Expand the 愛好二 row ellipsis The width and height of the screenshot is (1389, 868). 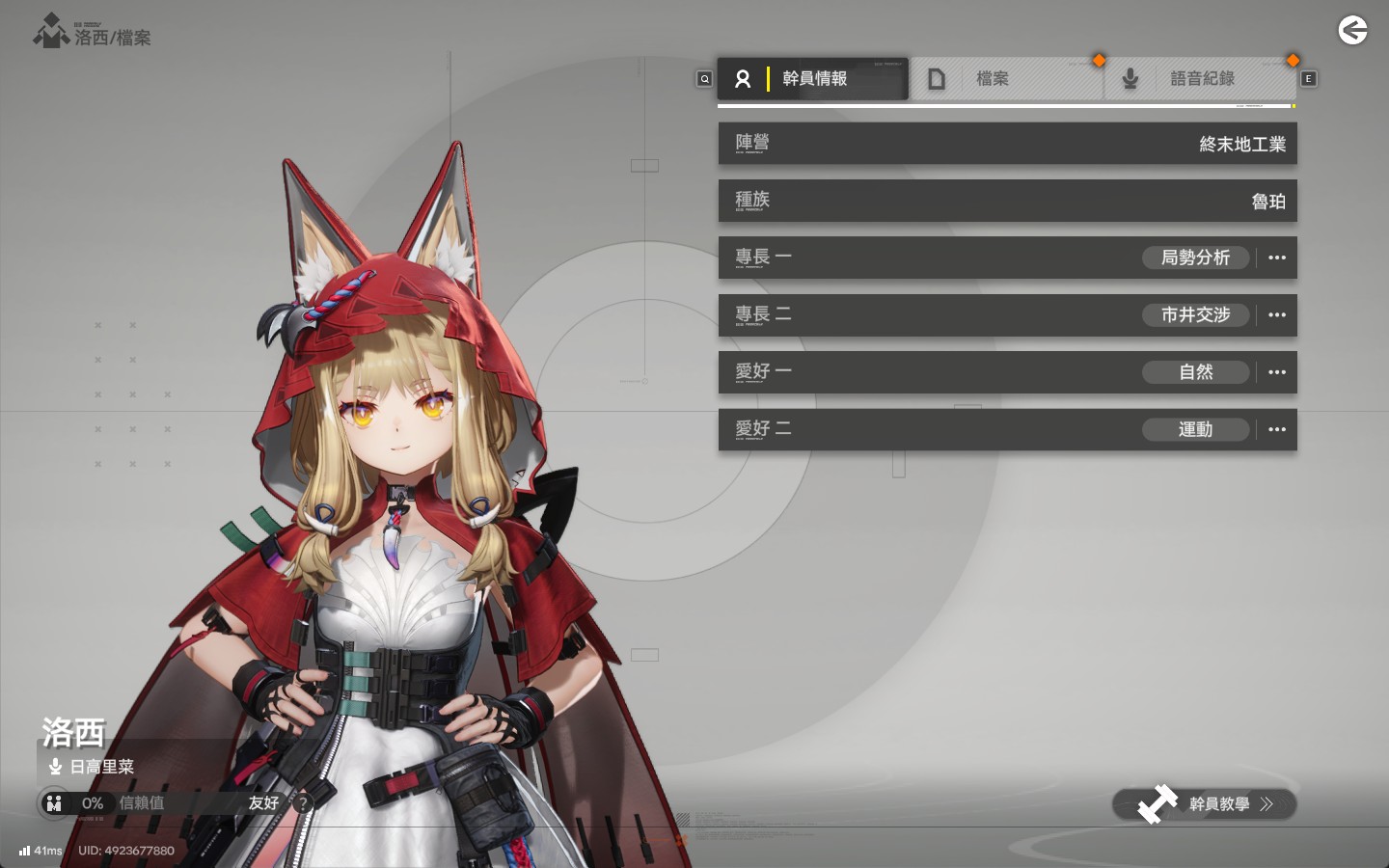1277,429
